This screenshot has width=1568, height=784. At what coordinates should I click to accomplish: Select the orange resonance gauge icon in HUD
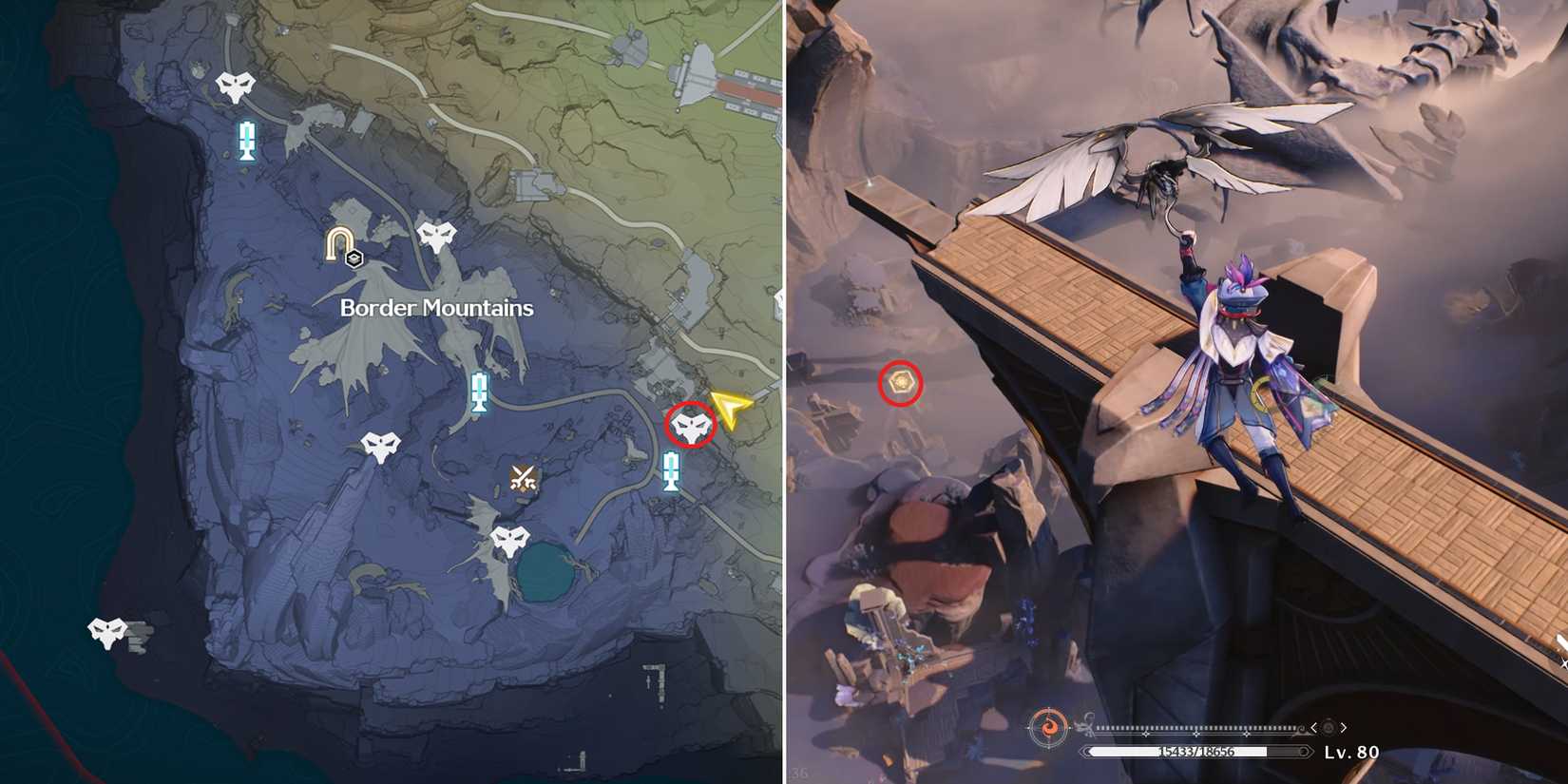tap(1051, 727)
